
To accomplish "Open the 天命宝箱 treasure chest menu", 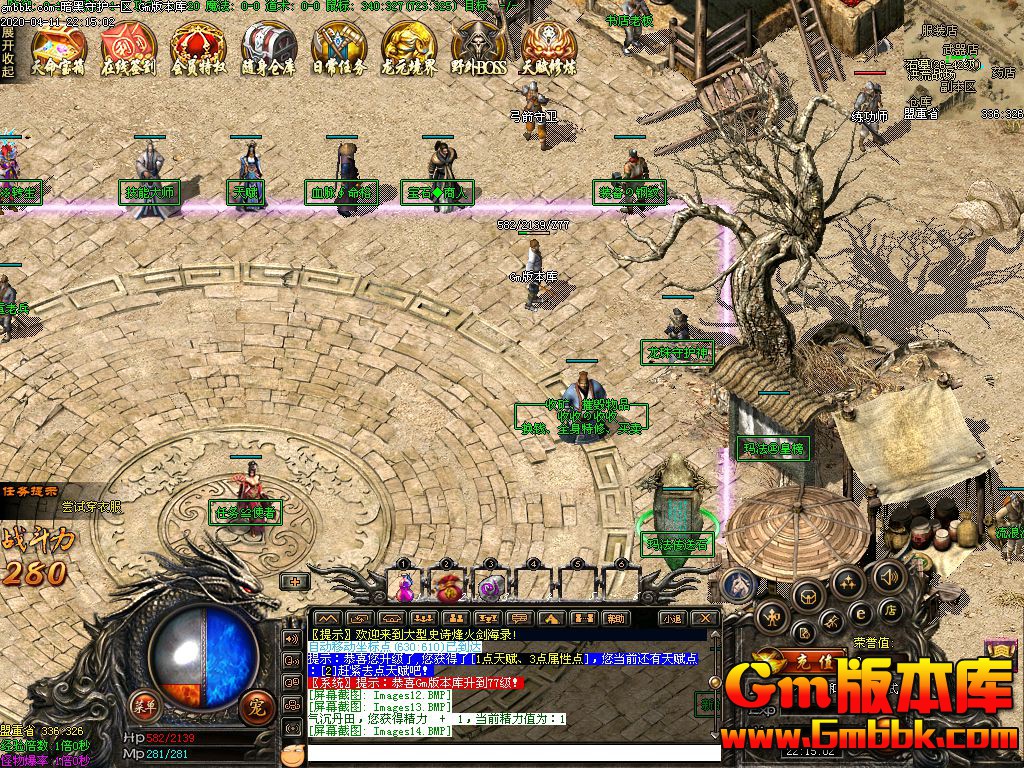I will [59, 48].
